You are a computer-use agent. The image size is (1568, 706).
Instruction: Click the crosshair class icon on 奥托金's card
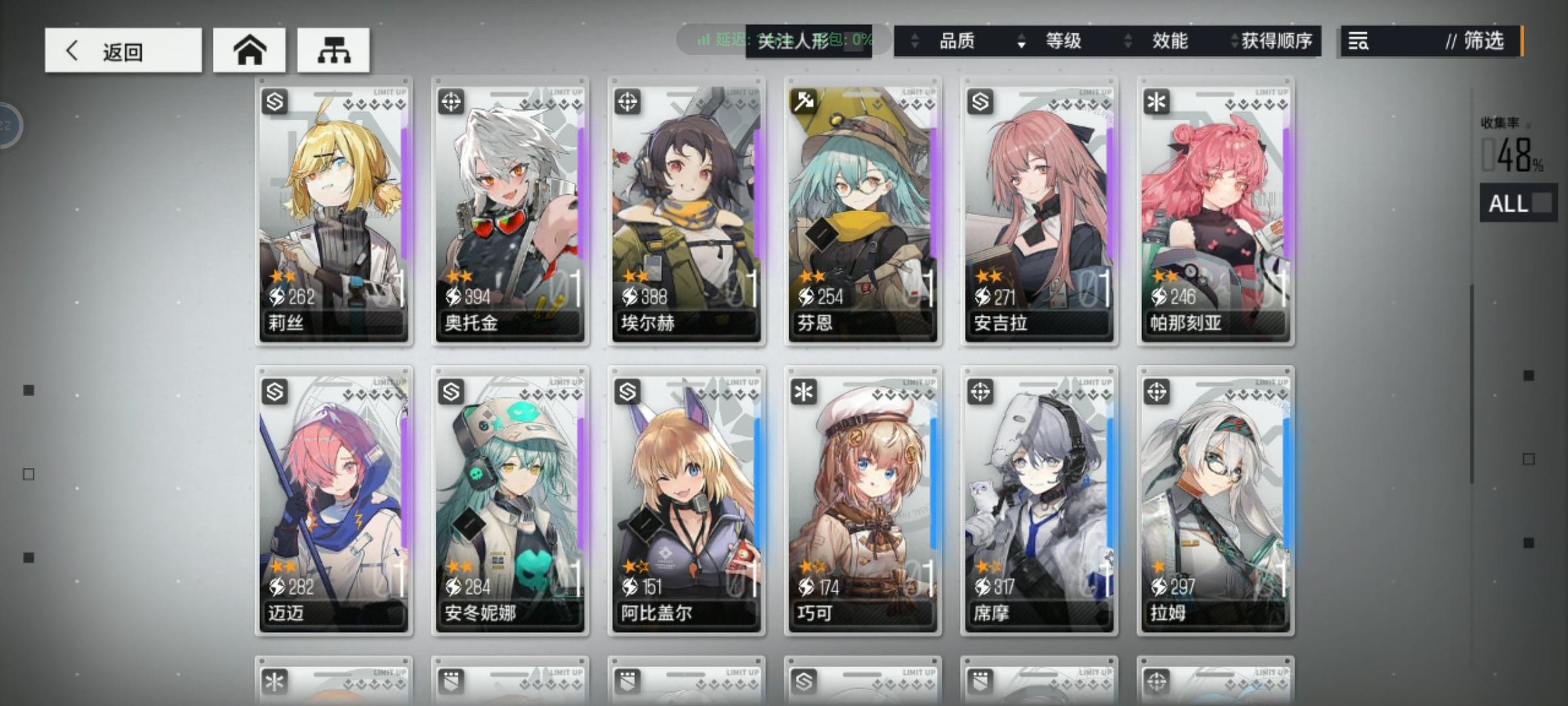point(450,103)
